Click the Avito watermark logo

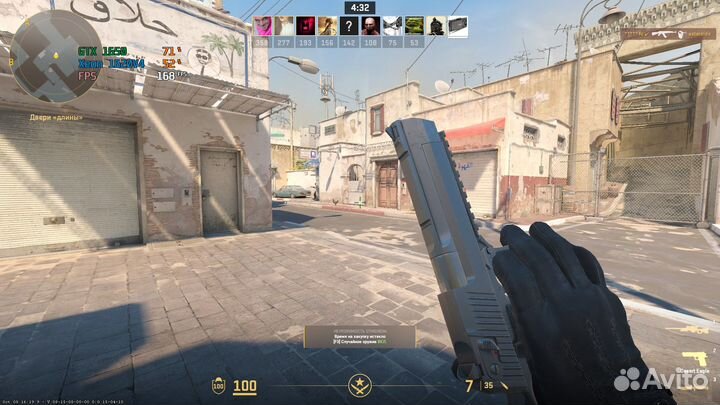coord(659,379)
